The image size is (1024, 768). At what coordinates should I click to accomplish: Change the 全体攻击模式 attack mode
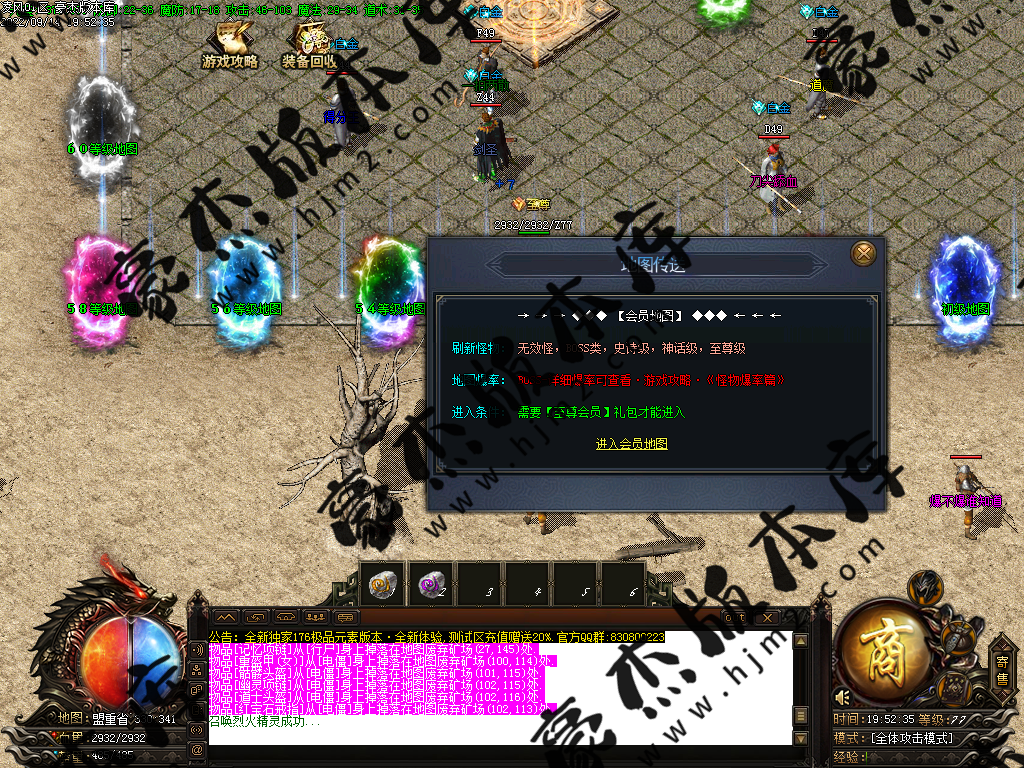911,738
